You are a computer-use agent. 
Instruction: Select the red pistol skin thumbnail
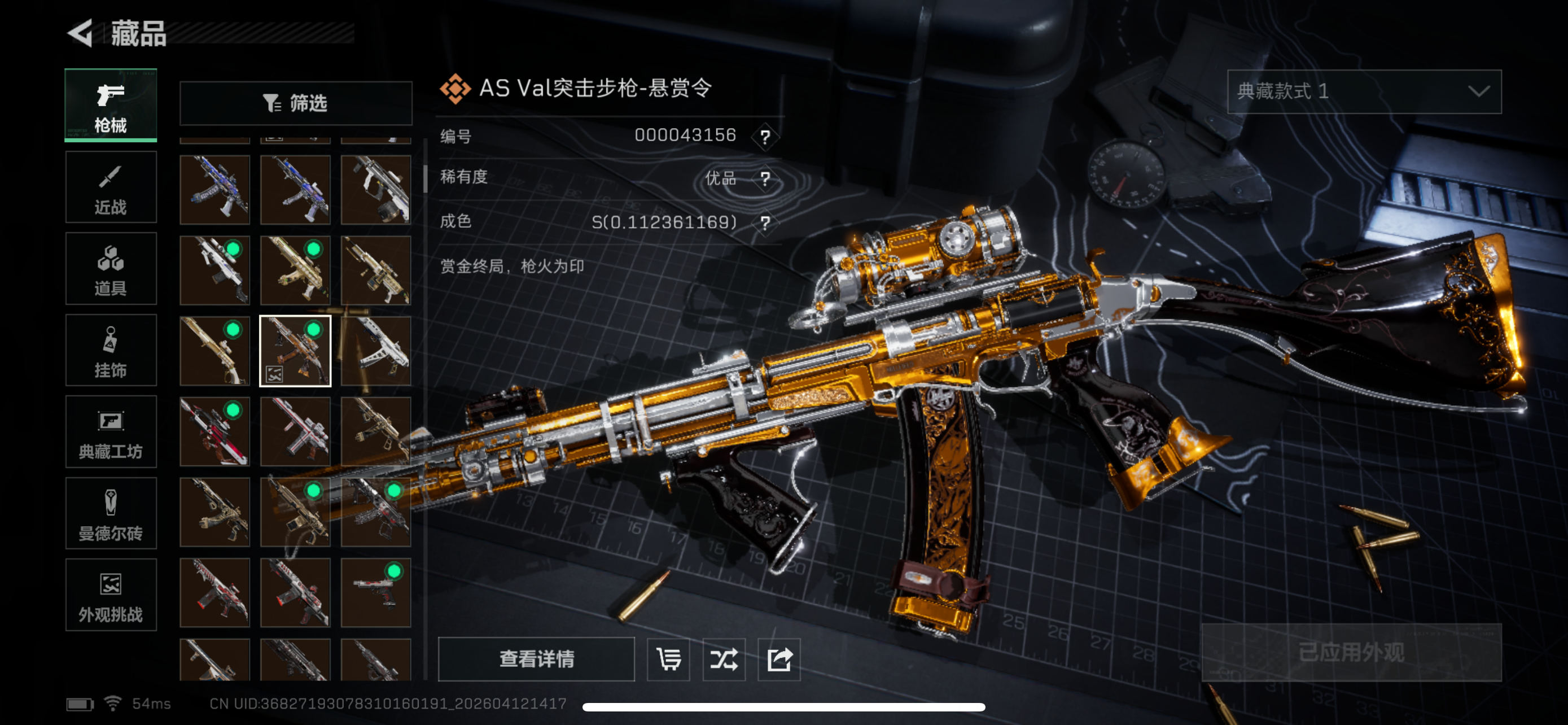point(375,592)
